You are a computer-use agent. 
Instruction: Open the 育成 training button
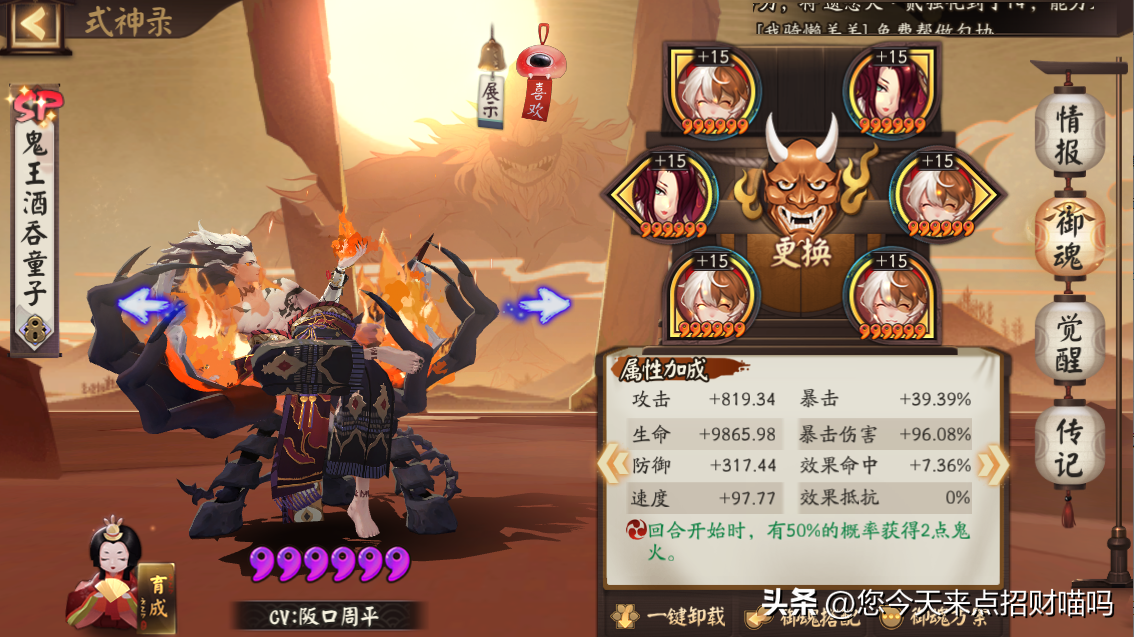pos(157,597)
